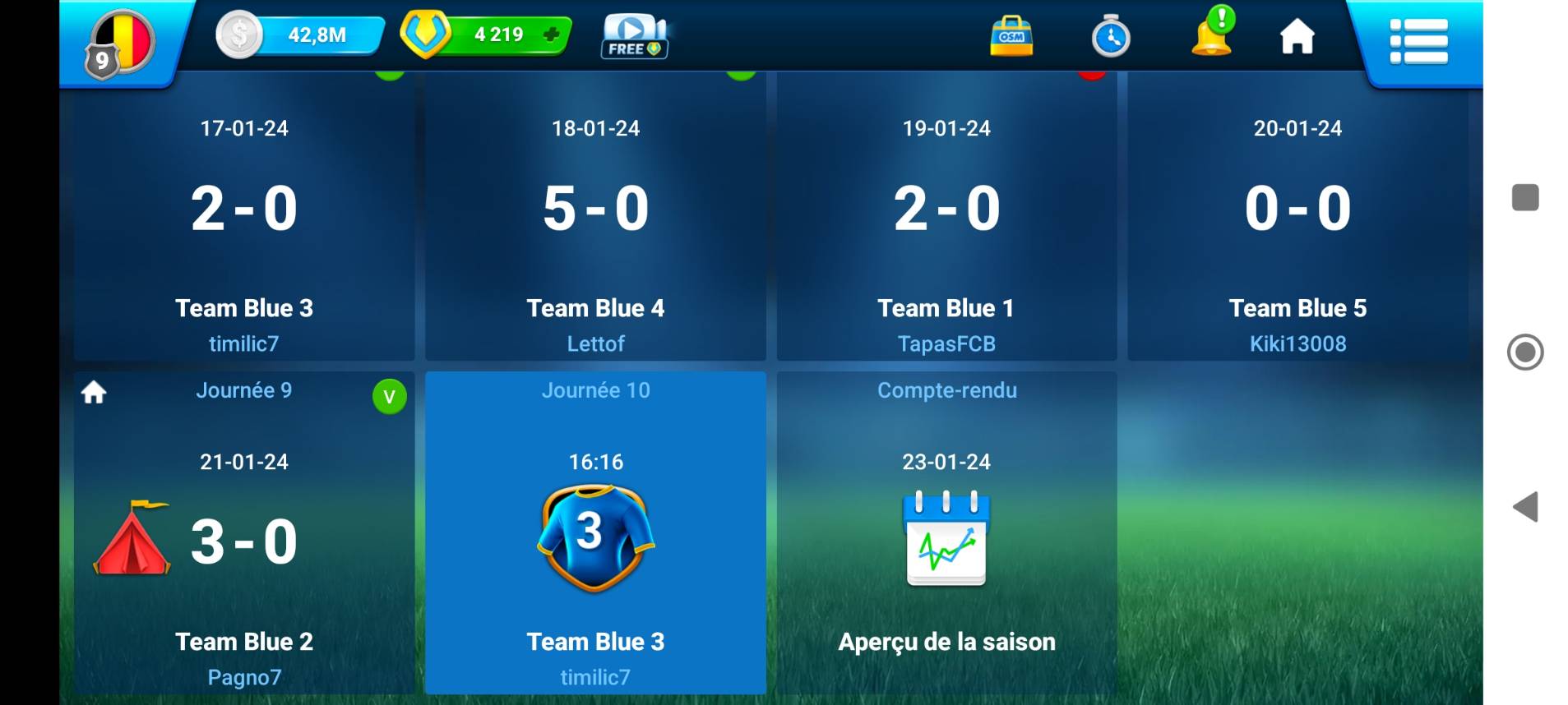Select the upcoming Journée 10 fixture tile
Screen dimensions: 1568x705
595,534
